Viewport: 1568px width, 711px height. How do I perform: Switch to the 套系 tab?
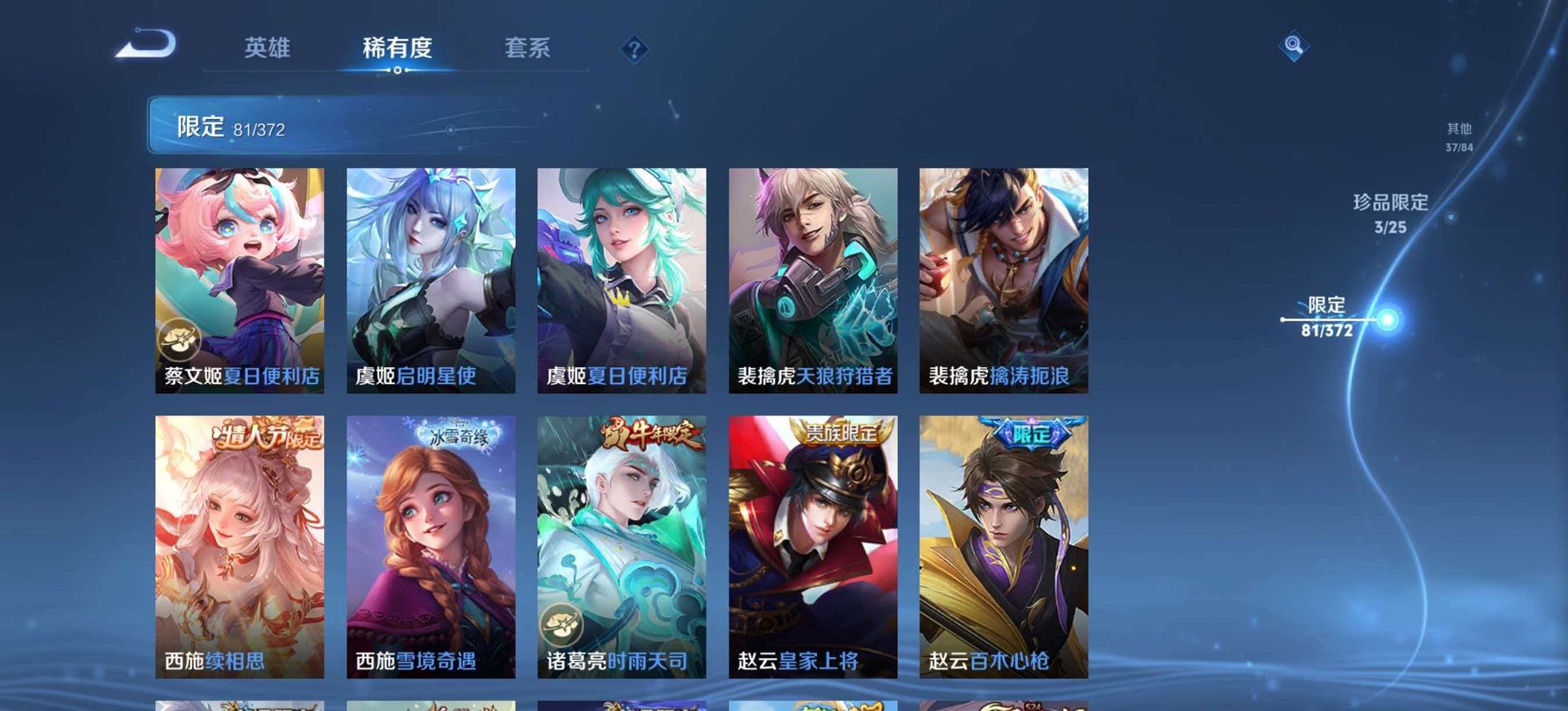[x=528, y=46]
